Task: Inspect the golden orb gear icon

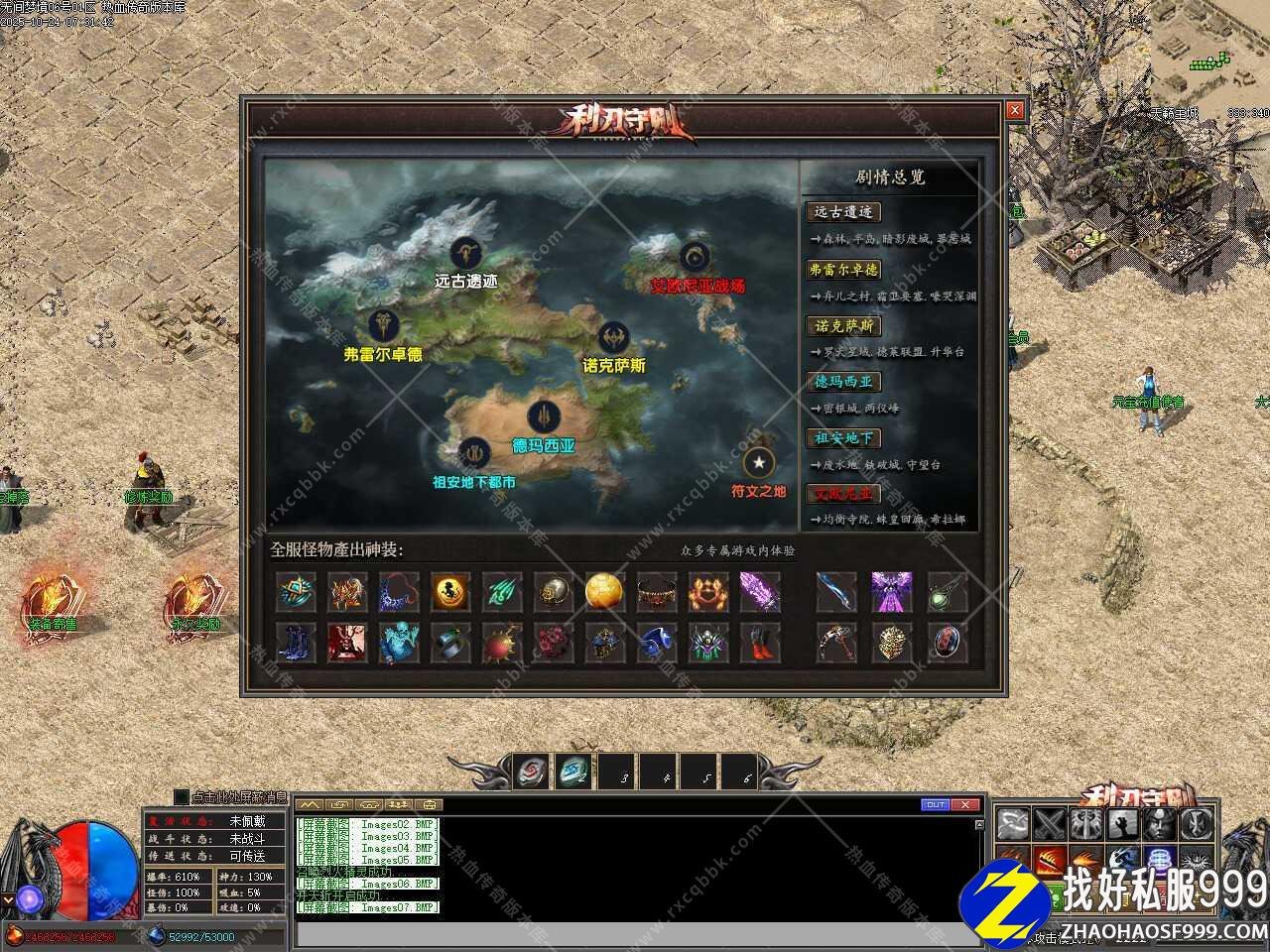Action: tap(603, 592)
